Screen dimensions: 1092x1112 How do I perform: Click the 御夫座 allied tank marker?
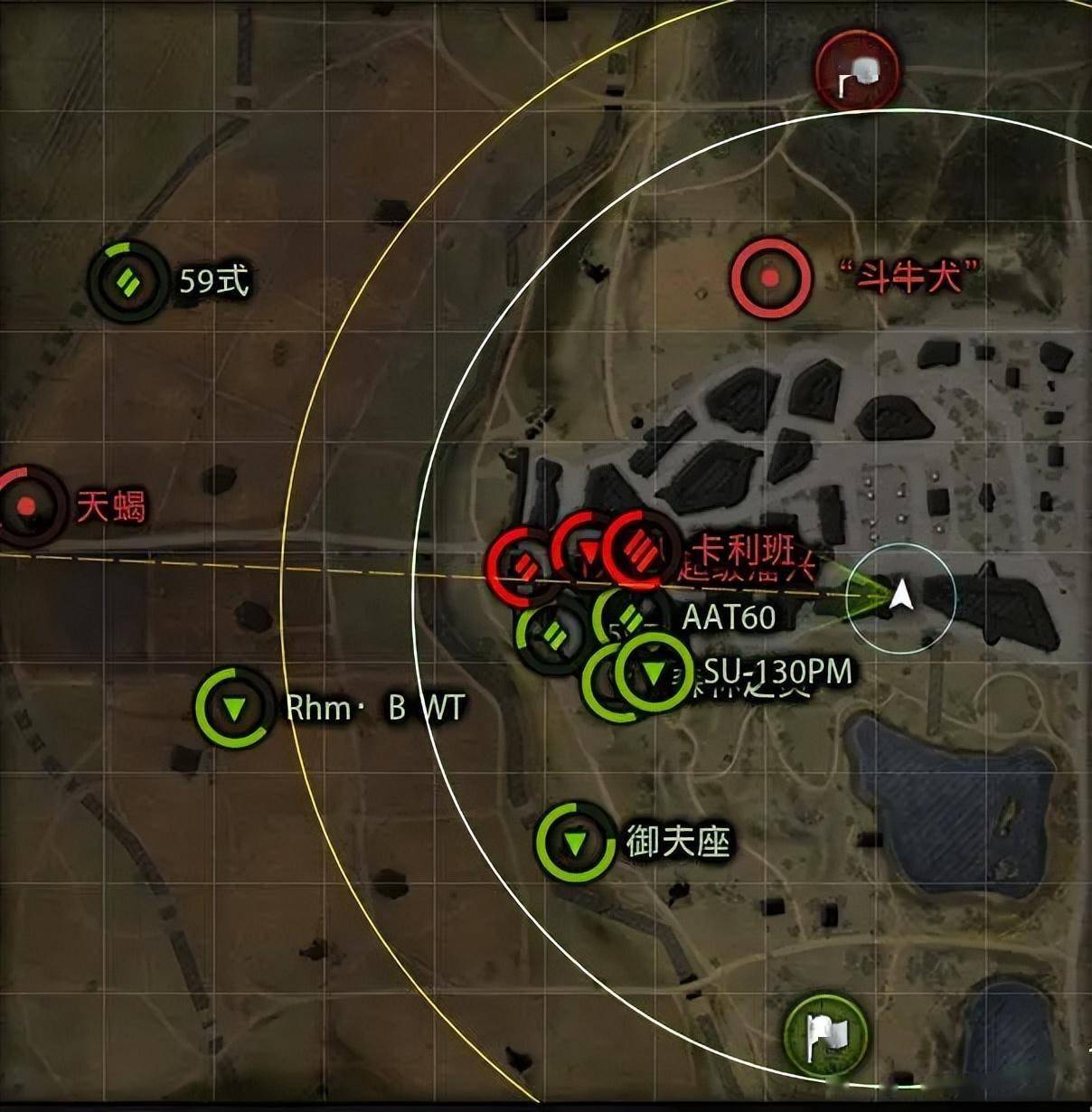(574, 842)
